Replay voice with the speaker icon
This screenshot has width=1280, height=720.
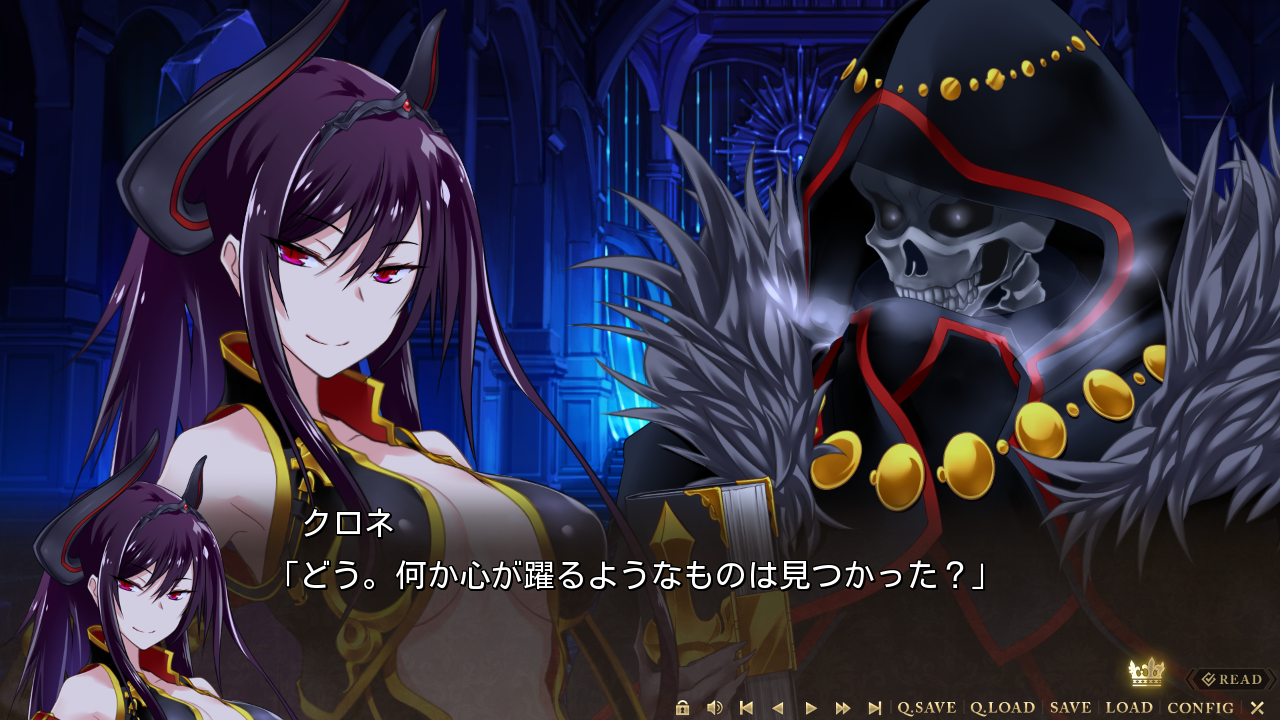[x=714, y=708]
